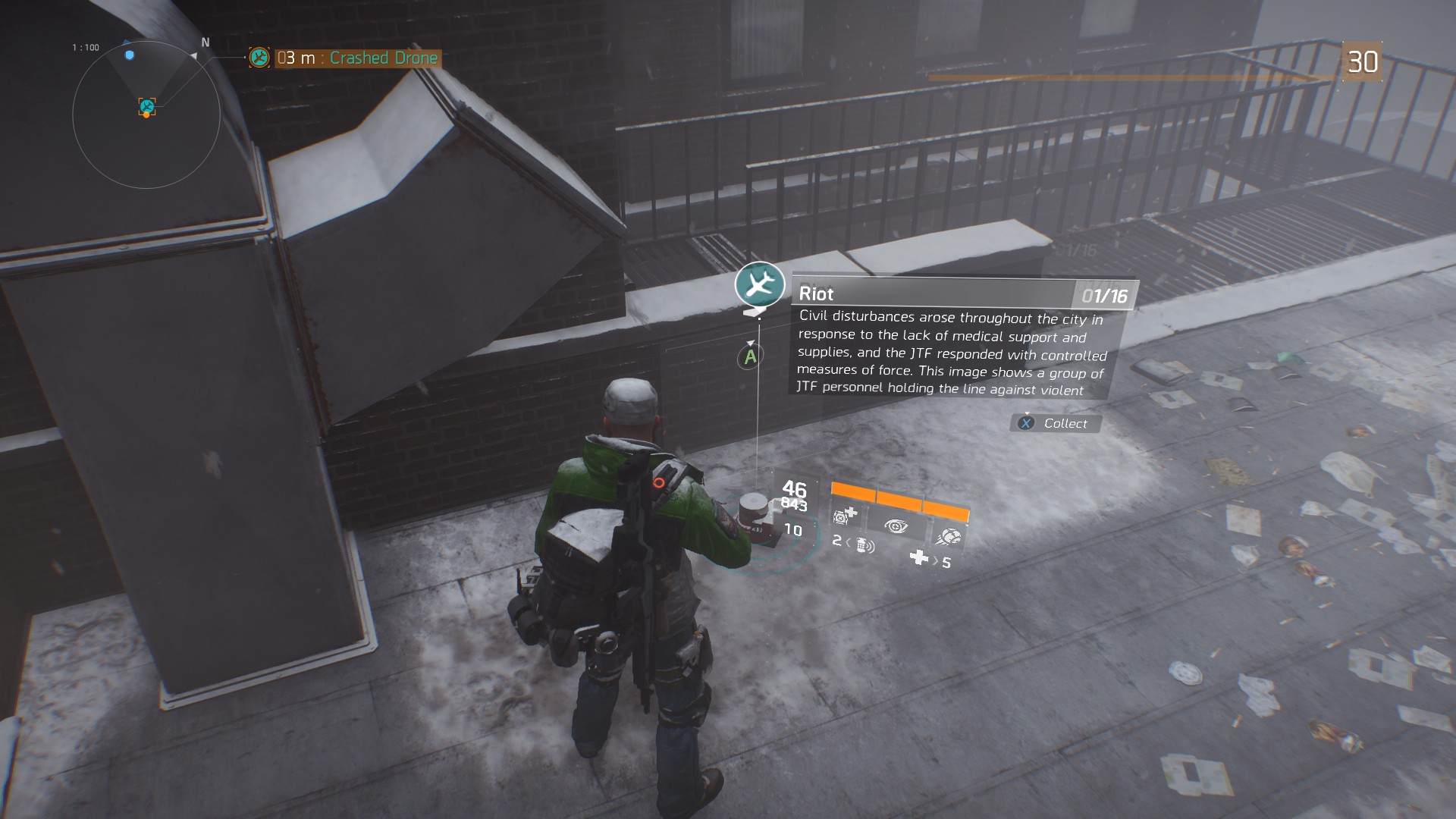
Task: Use the medkit cross icon
Action: click(x=919, y=558)
